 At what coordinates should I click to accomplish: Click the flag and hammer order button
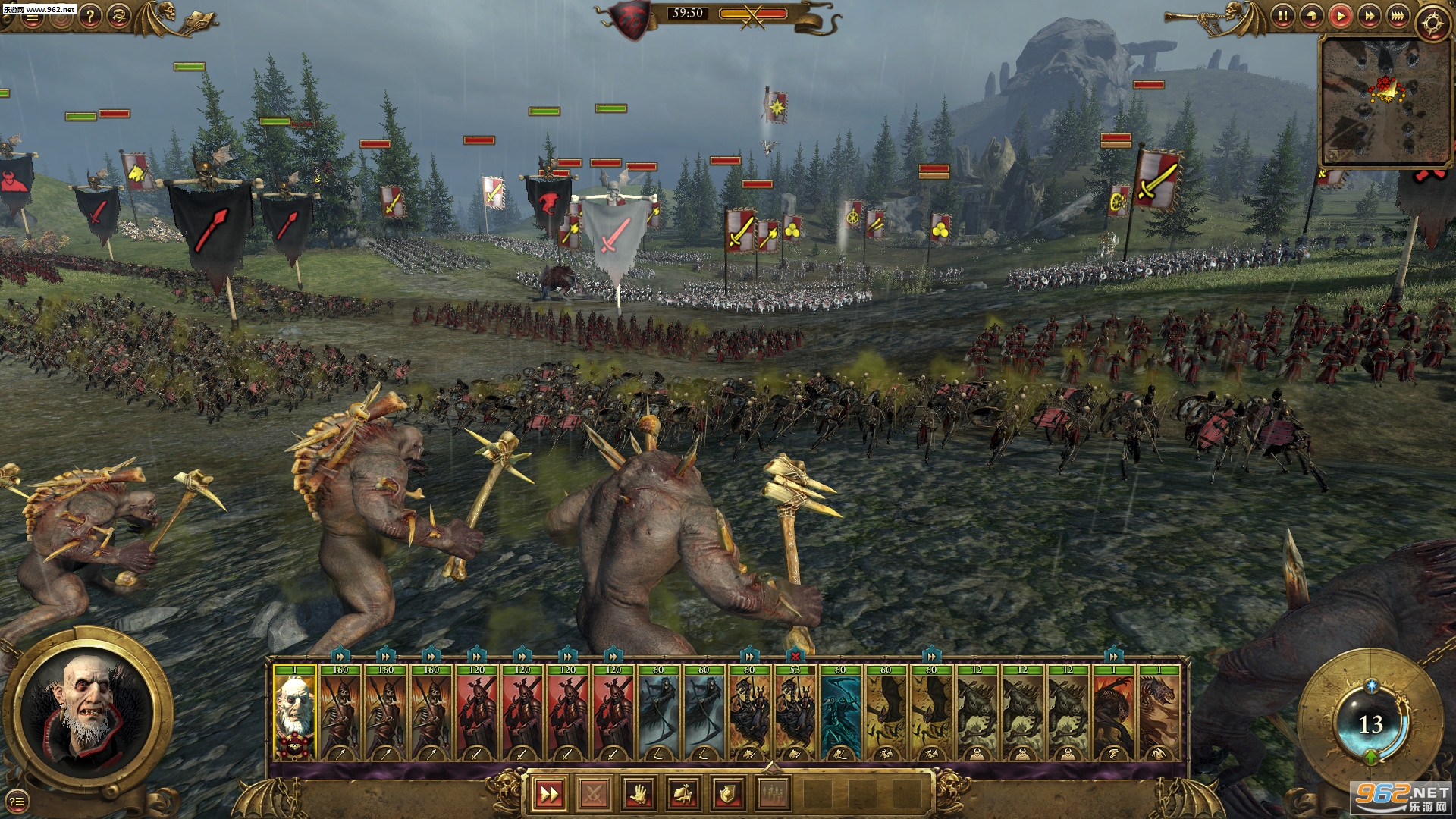(682, 794)
